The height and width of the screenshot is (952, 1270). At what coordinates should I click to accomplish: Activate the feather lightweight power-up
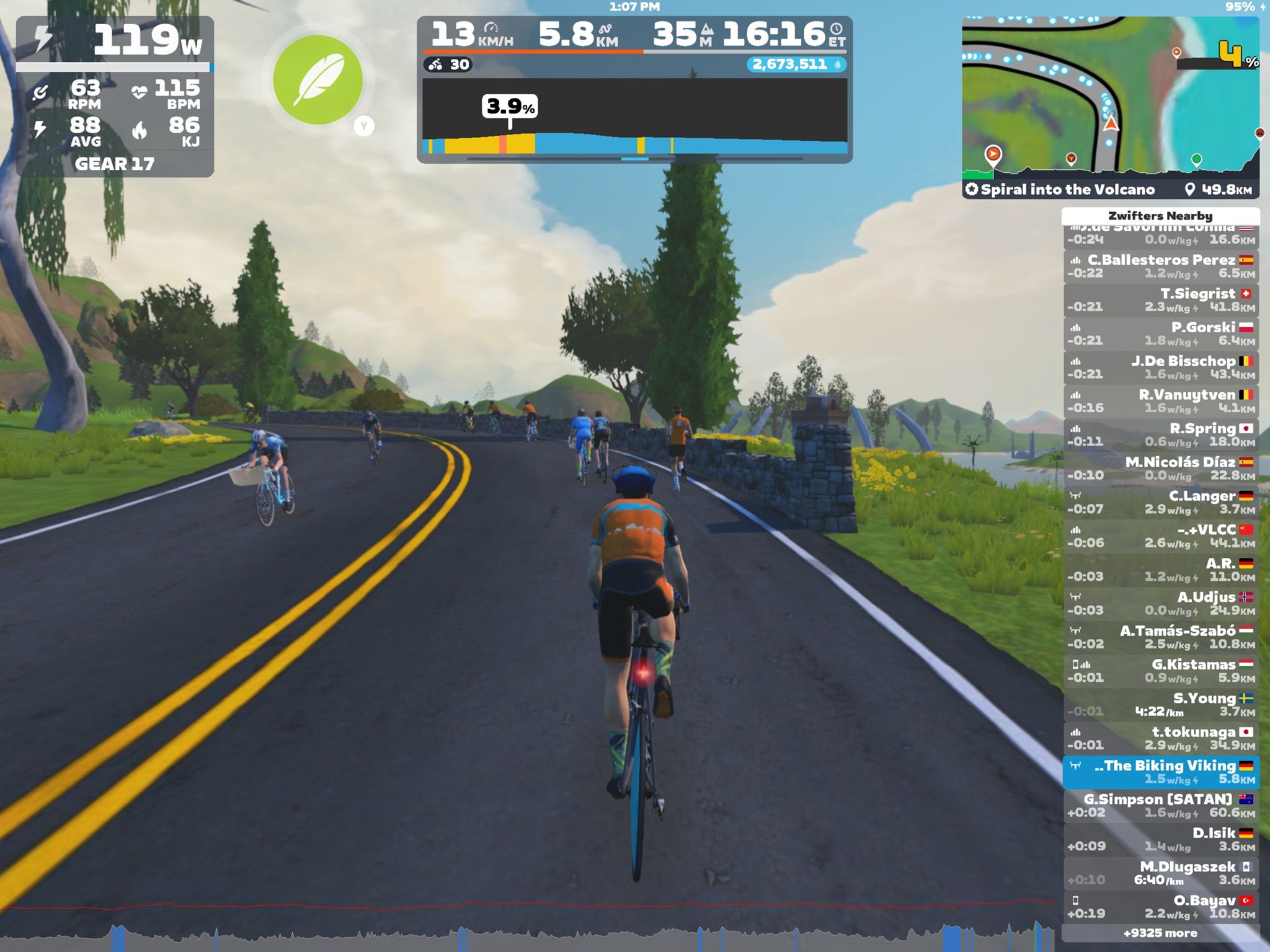coord(317,80)
